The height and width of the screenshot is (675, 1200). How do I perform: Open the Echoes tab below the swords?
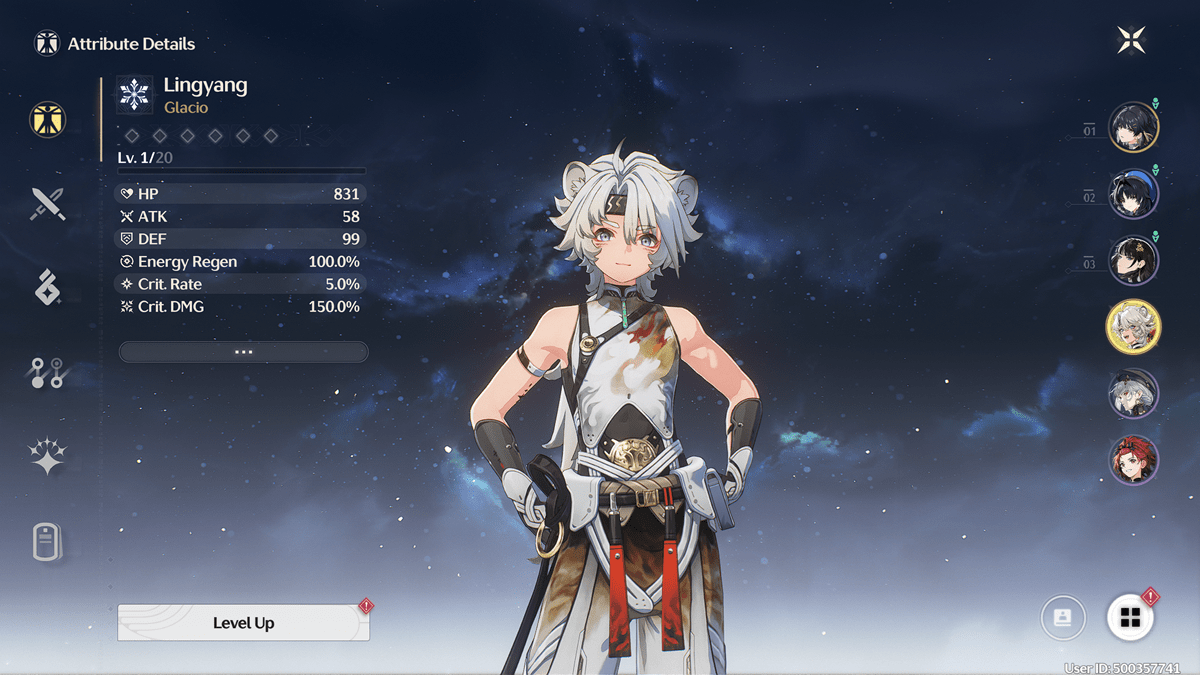47,288
